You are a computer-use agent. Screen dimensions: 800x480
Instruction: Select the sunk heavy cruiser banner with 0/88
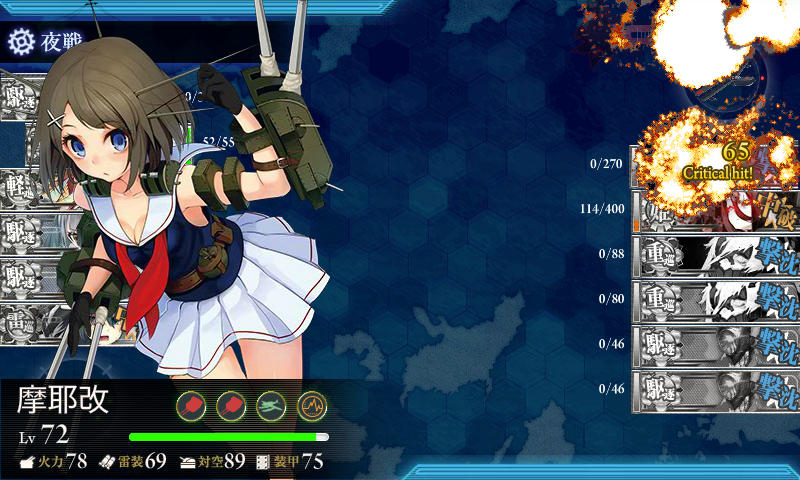coord(714,254)
